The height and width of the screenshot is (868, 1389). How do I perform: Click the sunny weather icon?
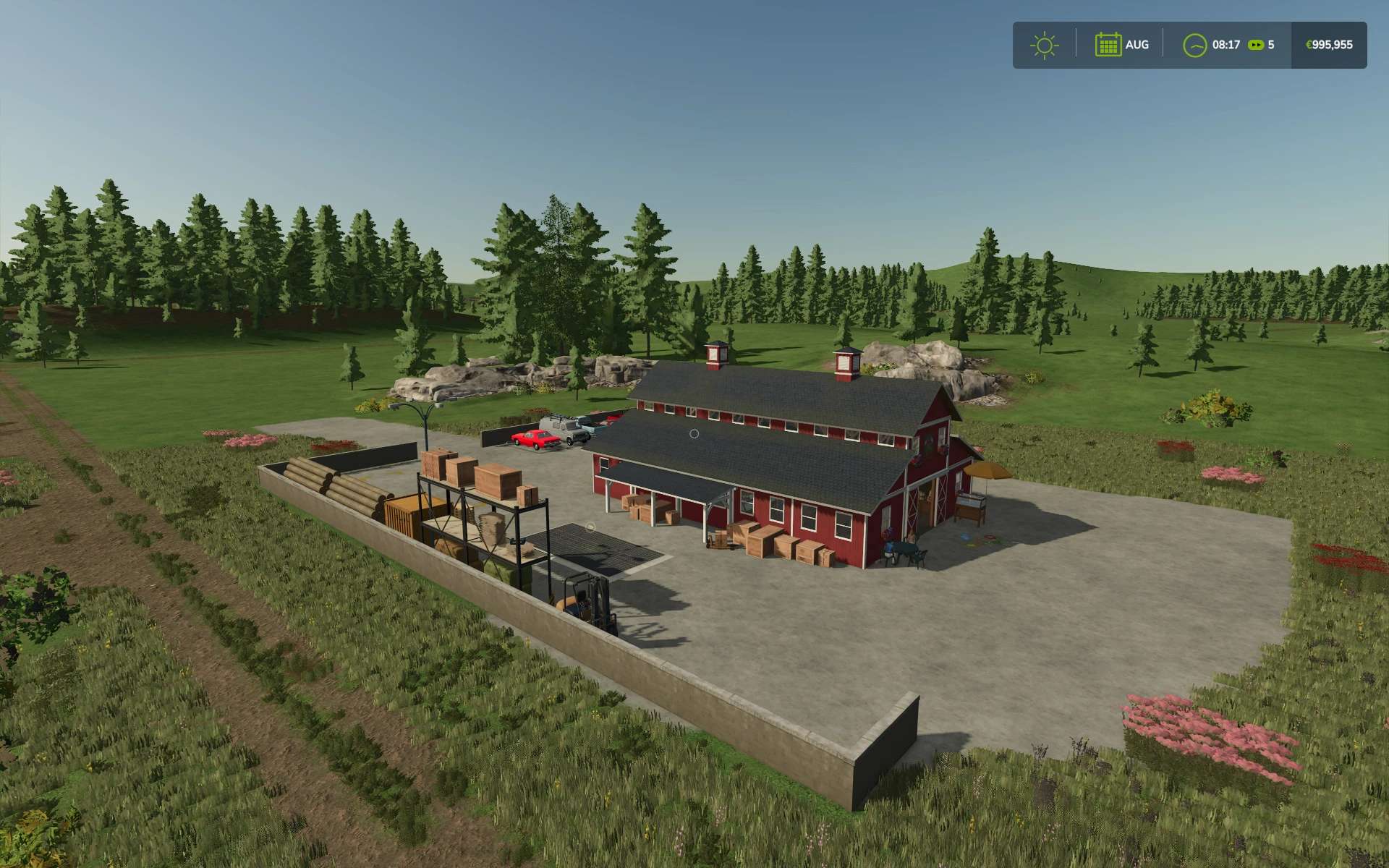[1044, 45]
